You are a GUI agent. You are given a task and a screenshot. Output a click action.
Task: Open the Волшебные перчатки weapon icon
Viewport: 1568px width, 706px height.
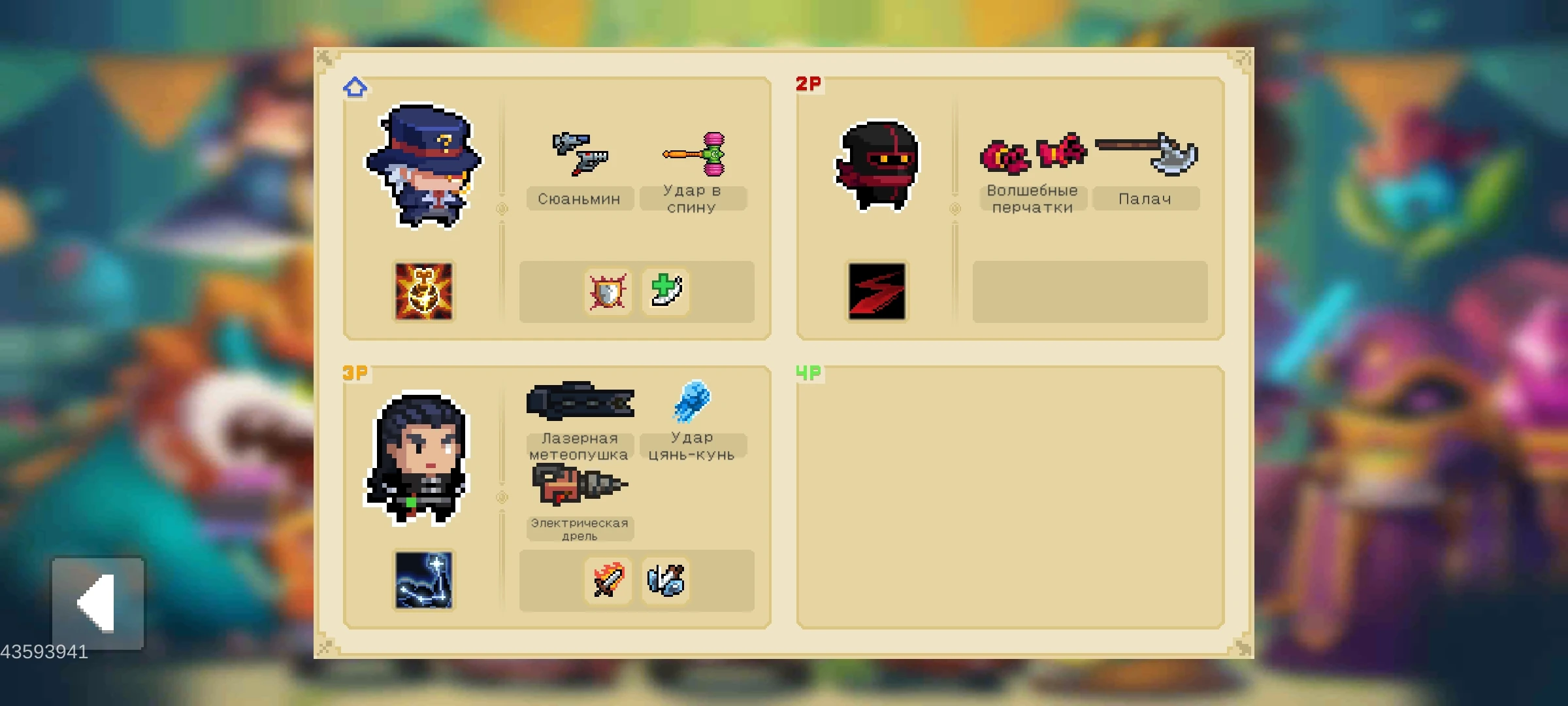[x=1034, y=154]
